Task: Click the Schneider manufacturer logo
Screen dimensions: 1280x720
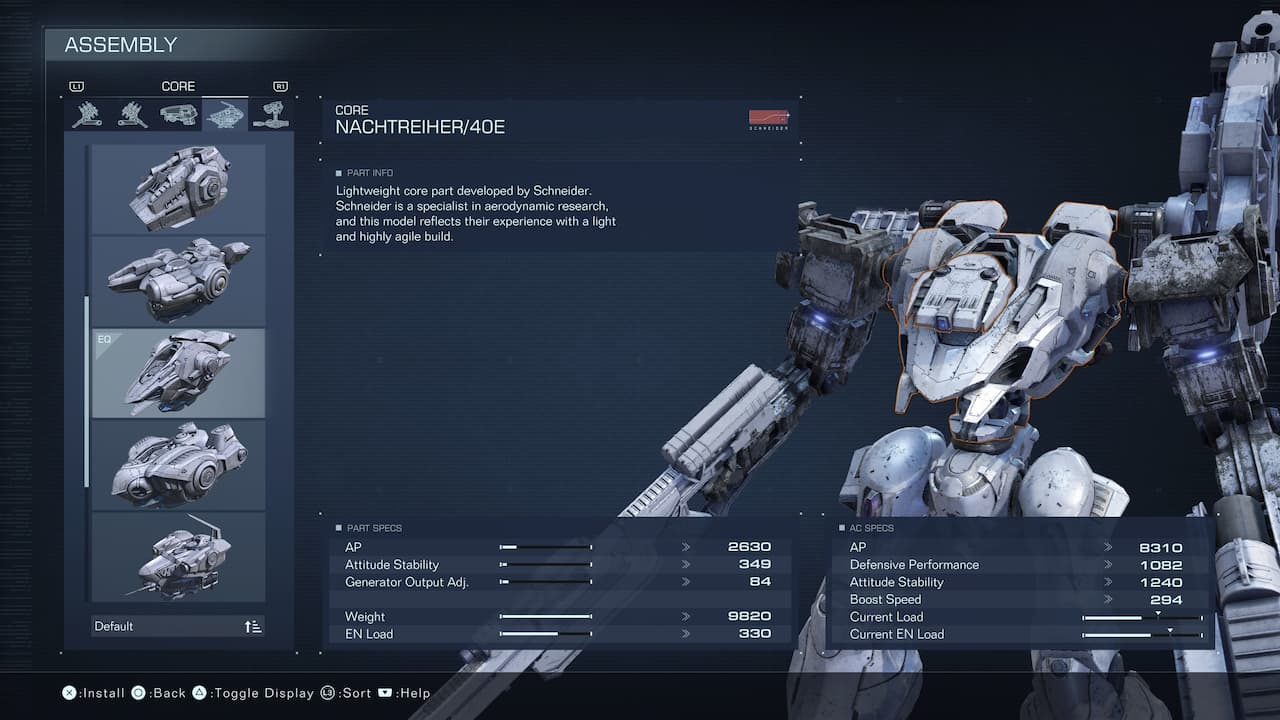Action: [x=768, y=117]
